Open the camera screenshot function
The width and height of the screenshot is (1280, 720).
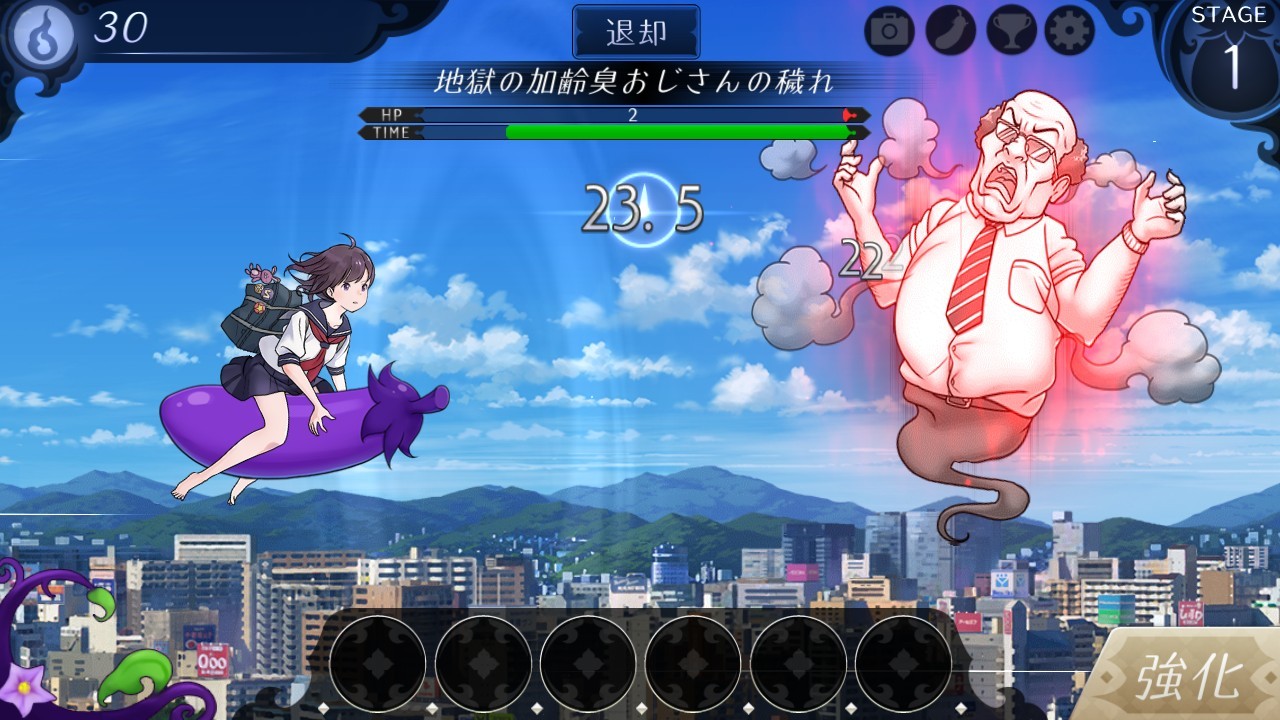tap(890, 30)
